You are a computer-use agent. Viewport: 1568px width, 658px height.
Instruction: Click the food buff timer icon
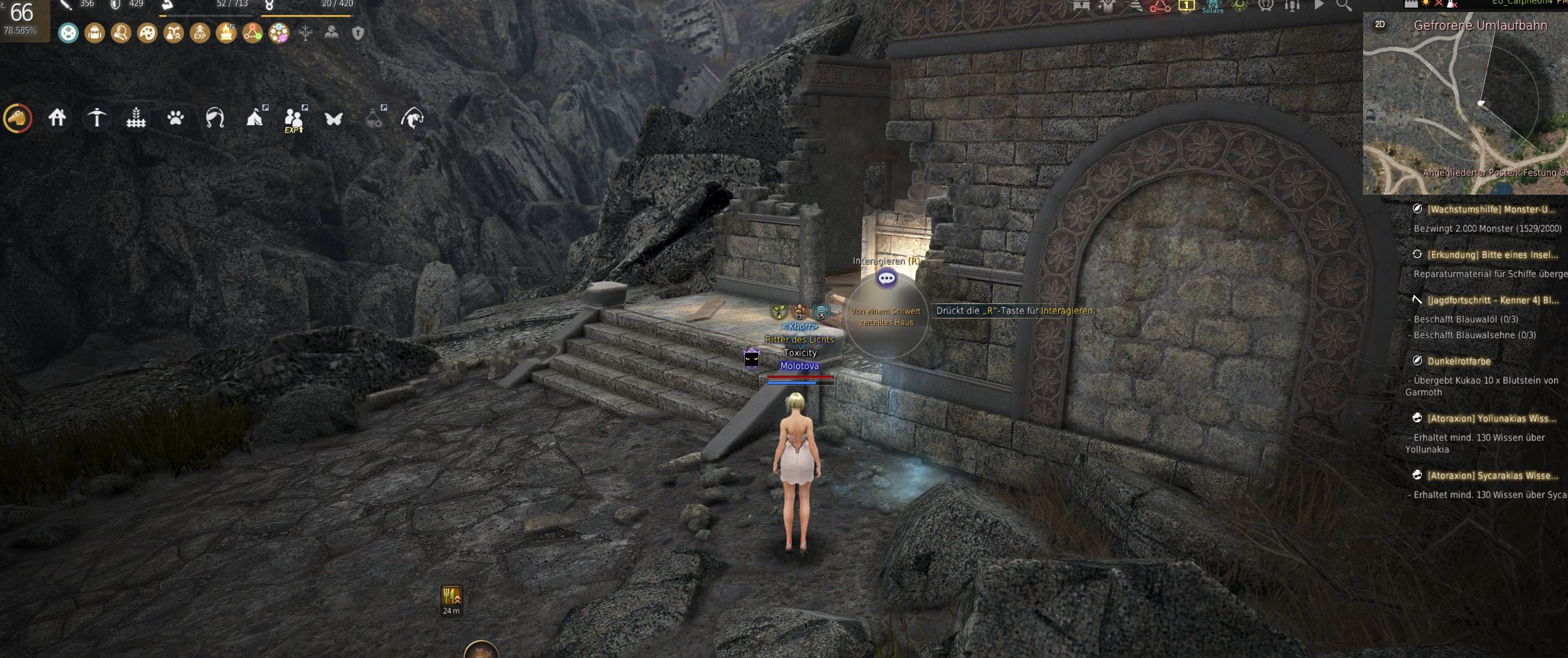[x=451, y=596]
